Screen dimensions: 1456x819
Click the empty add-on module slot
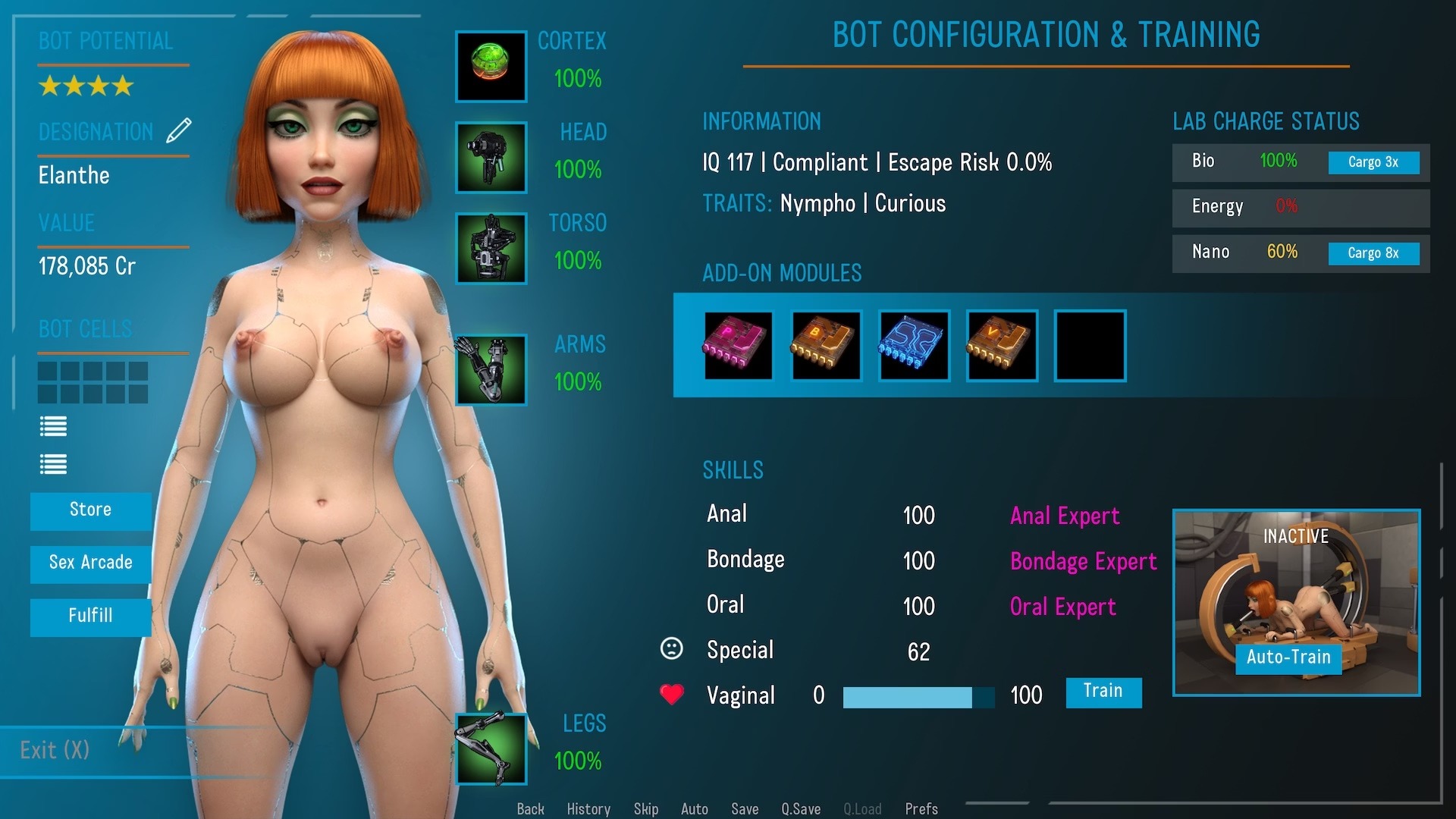click(x=1090, y=345)
